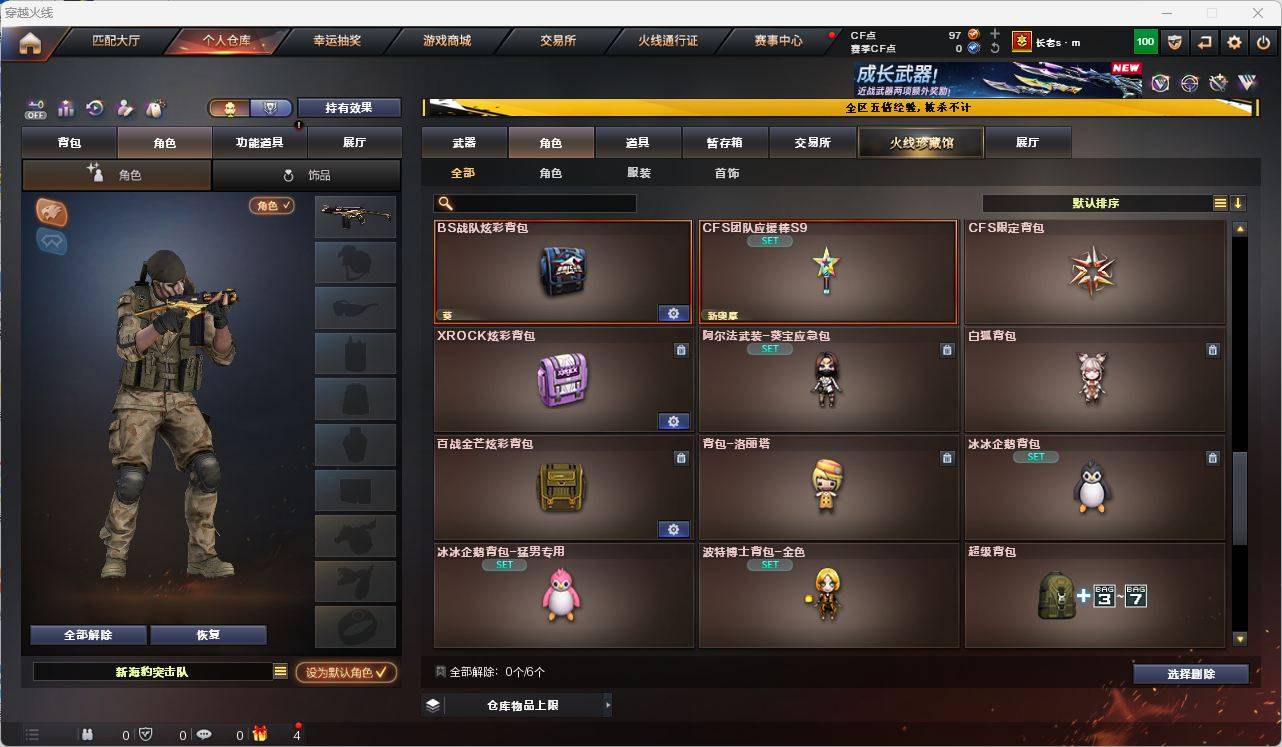Image resolution: width=1282 pixels, height=747 pixels.
Task: Click inside the item search input field
Action: click(x=540, y=203)
